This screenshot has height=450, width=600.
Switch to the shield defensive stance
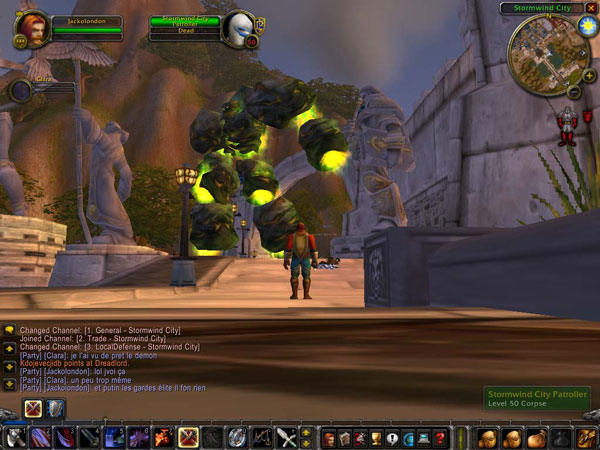tap(54, 408)
